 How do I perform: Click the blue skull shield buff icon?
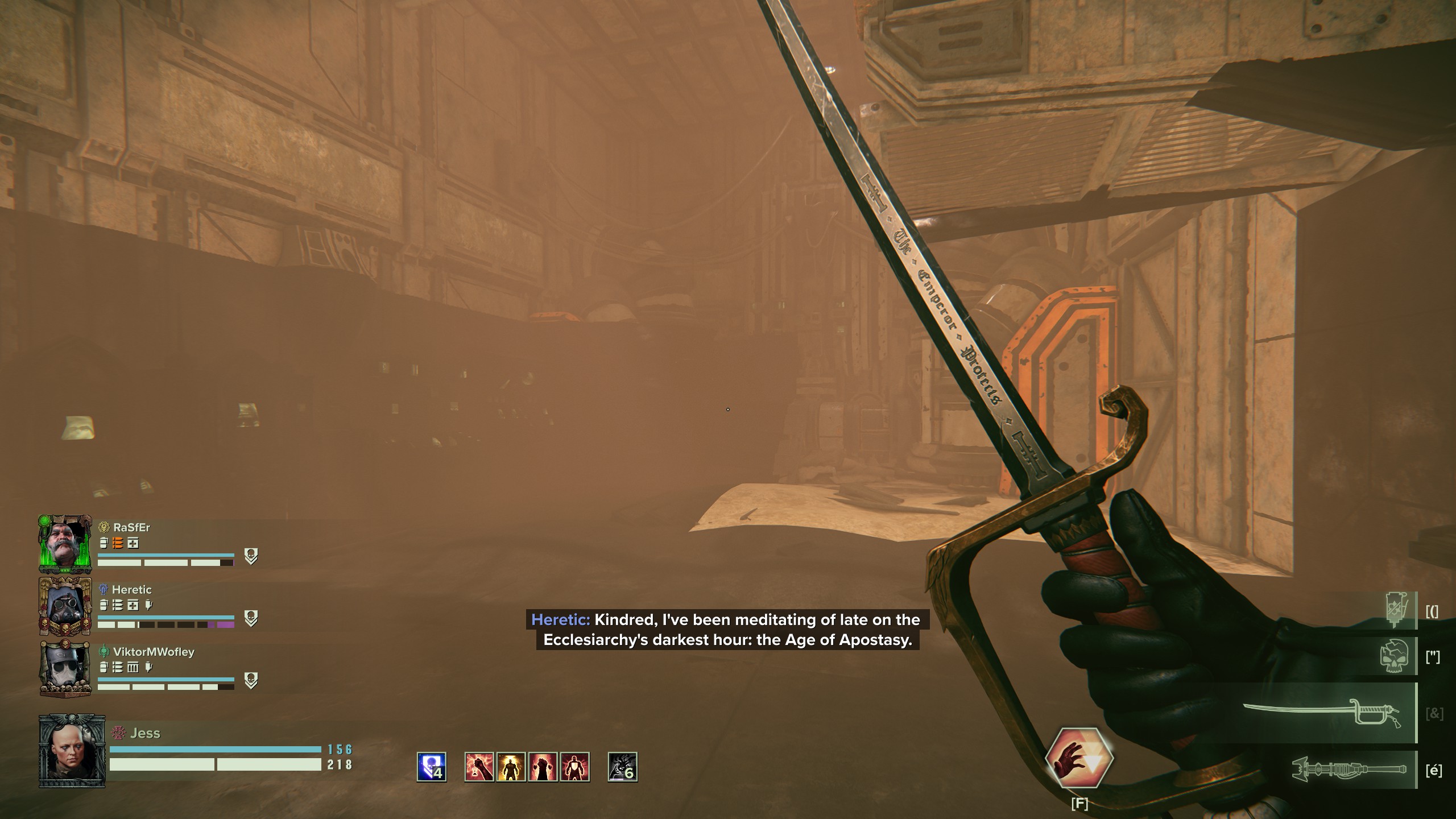[x=432, y=767]
